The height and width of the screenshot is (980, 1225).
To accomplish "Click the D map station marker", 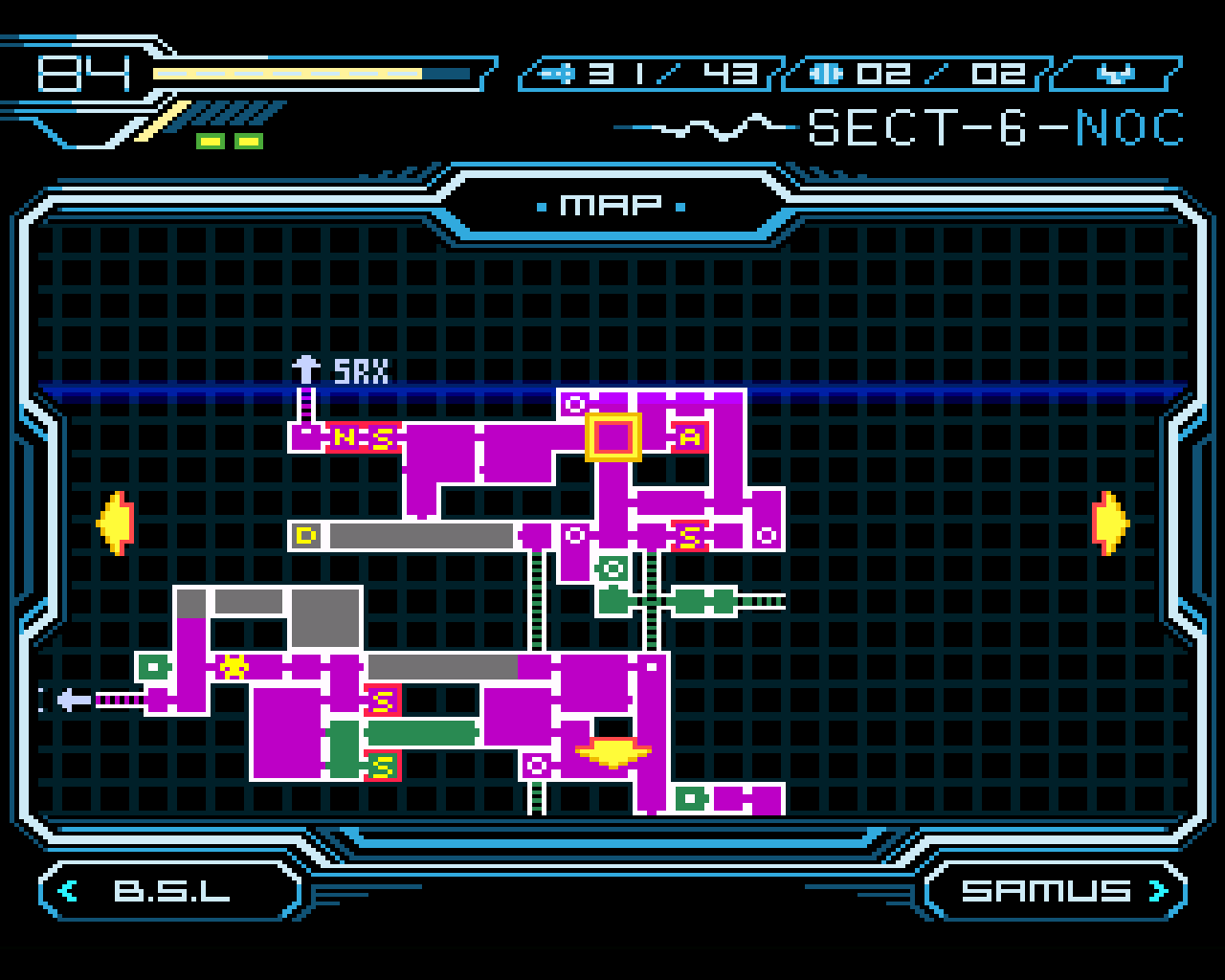I will click(x=304, y=538).
